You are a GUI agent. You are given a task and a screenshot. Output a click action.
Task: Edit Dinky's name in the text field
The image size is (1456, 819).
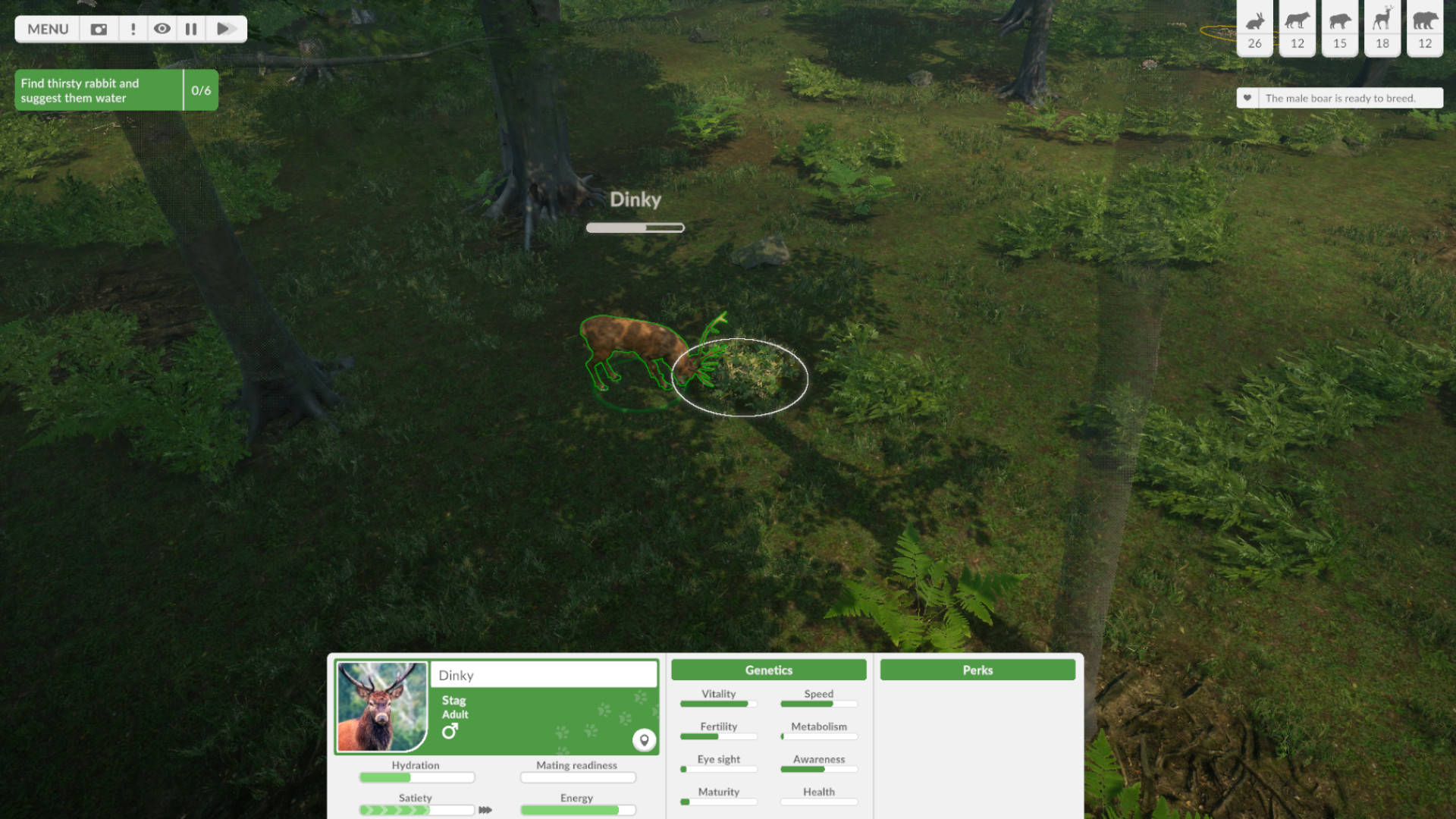tap(543, 675)
